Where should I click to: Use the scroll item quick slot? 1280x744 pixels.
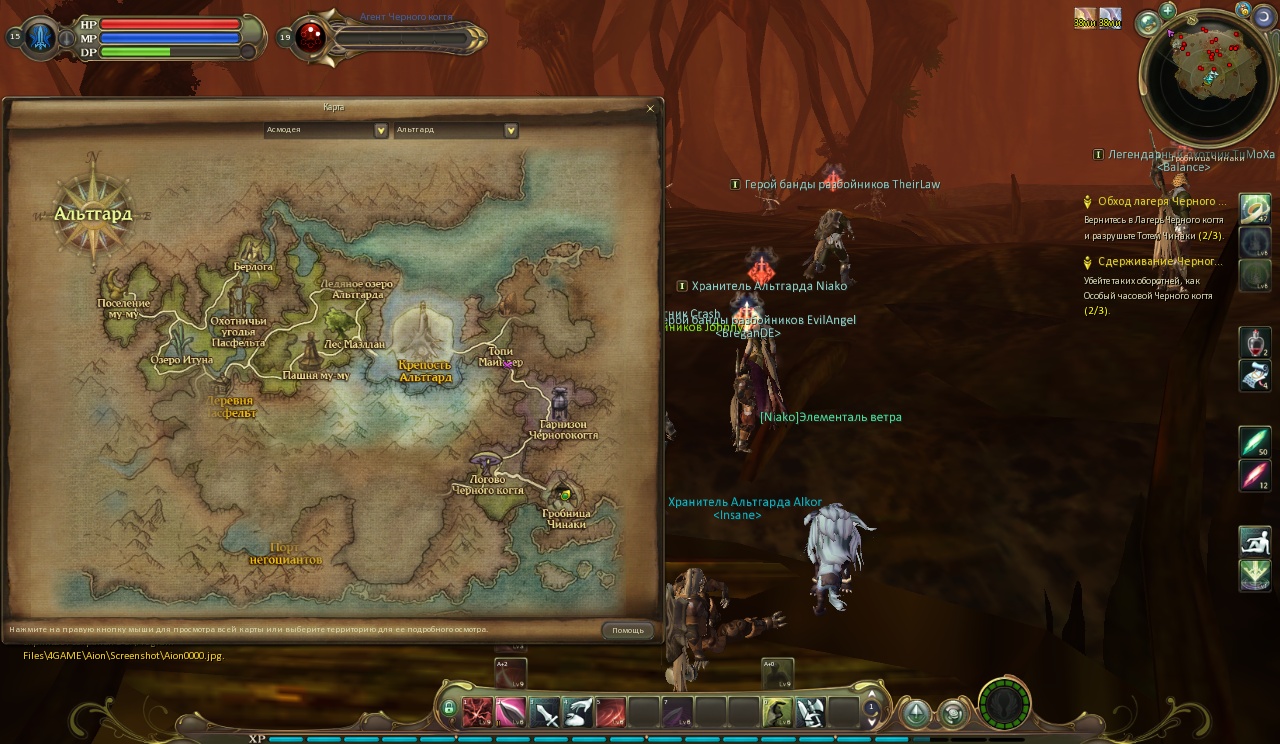(x=1255, y=376)
